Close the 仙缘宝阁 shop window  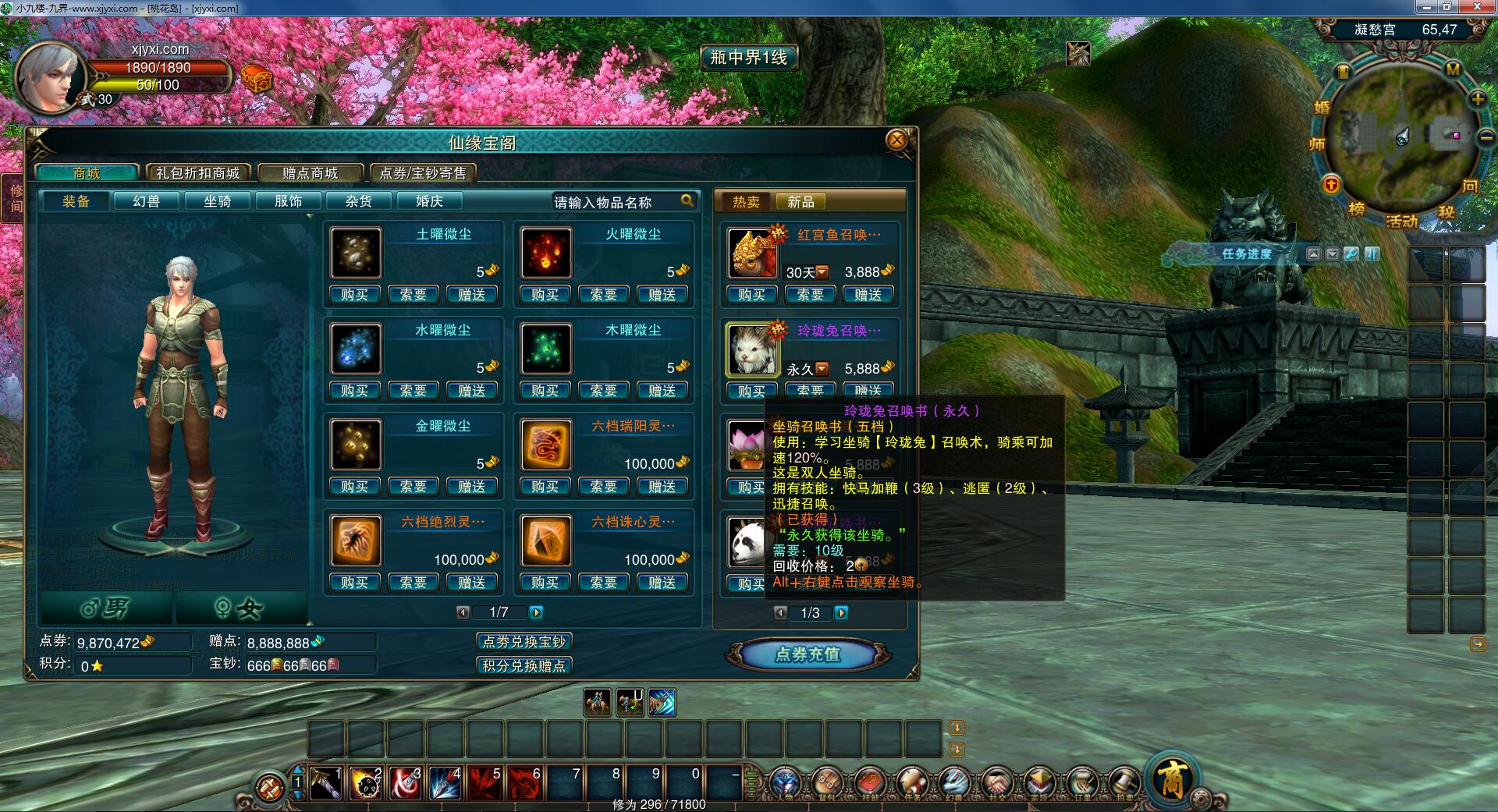pos(896,140)
